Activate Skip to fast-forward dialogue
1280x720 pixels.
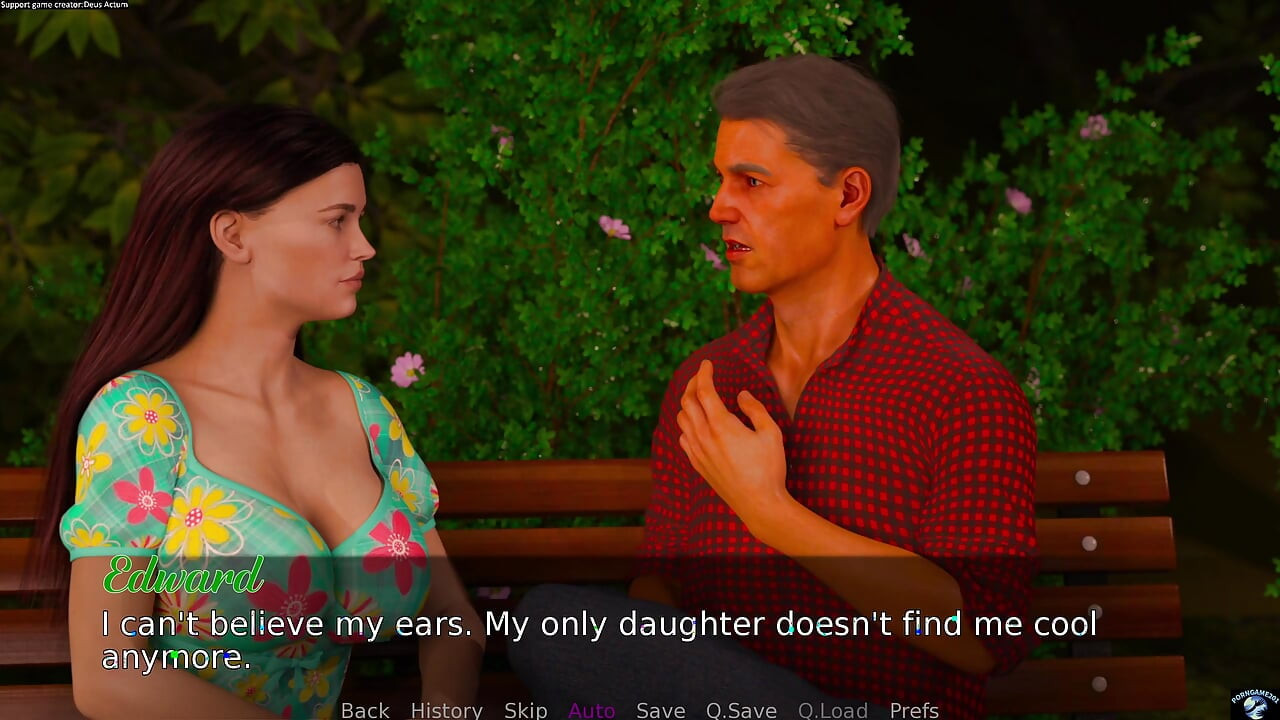coord(525,710)
